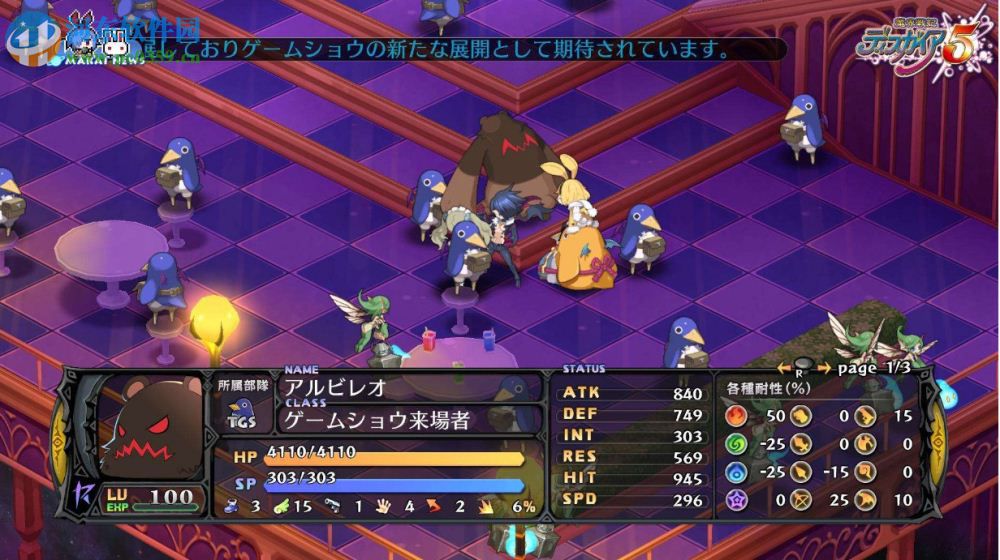
Task: Click the blue ice resistance icon
Action: click(x=736, y=471)
